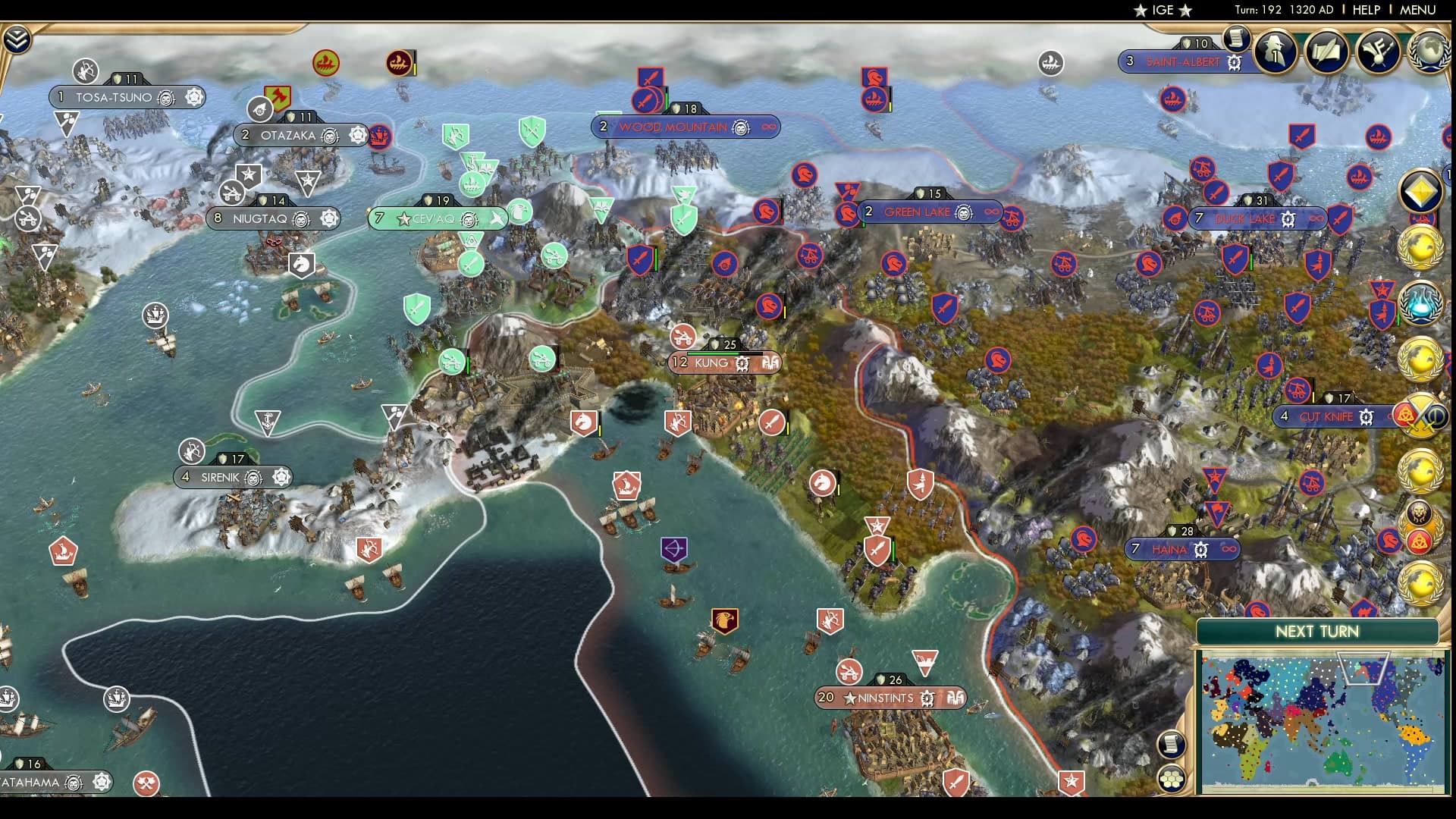Open the Culture overview icon
1456x819 pixels.
coord(1379,52)
